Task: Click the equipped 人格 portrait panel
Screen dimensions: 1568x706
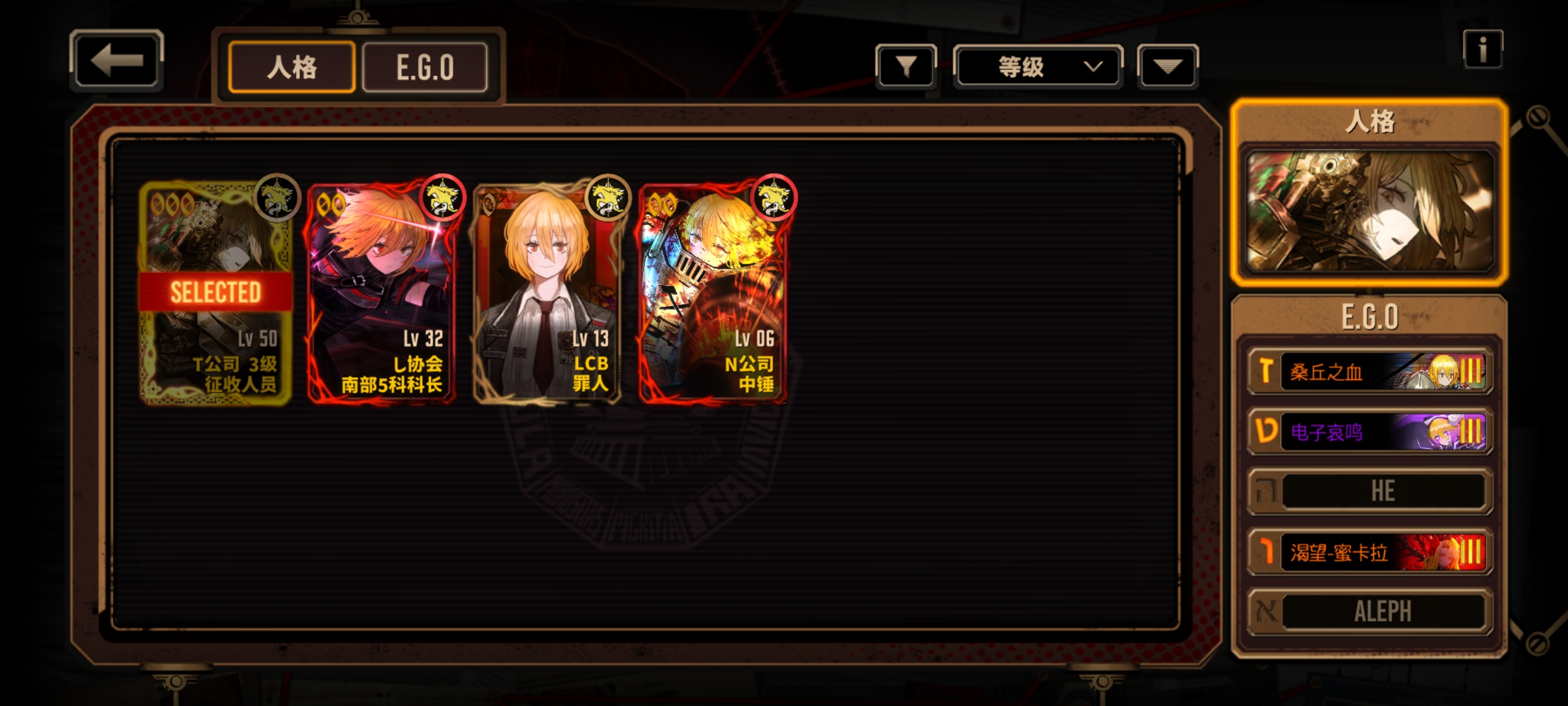Action: point(1369,210)
